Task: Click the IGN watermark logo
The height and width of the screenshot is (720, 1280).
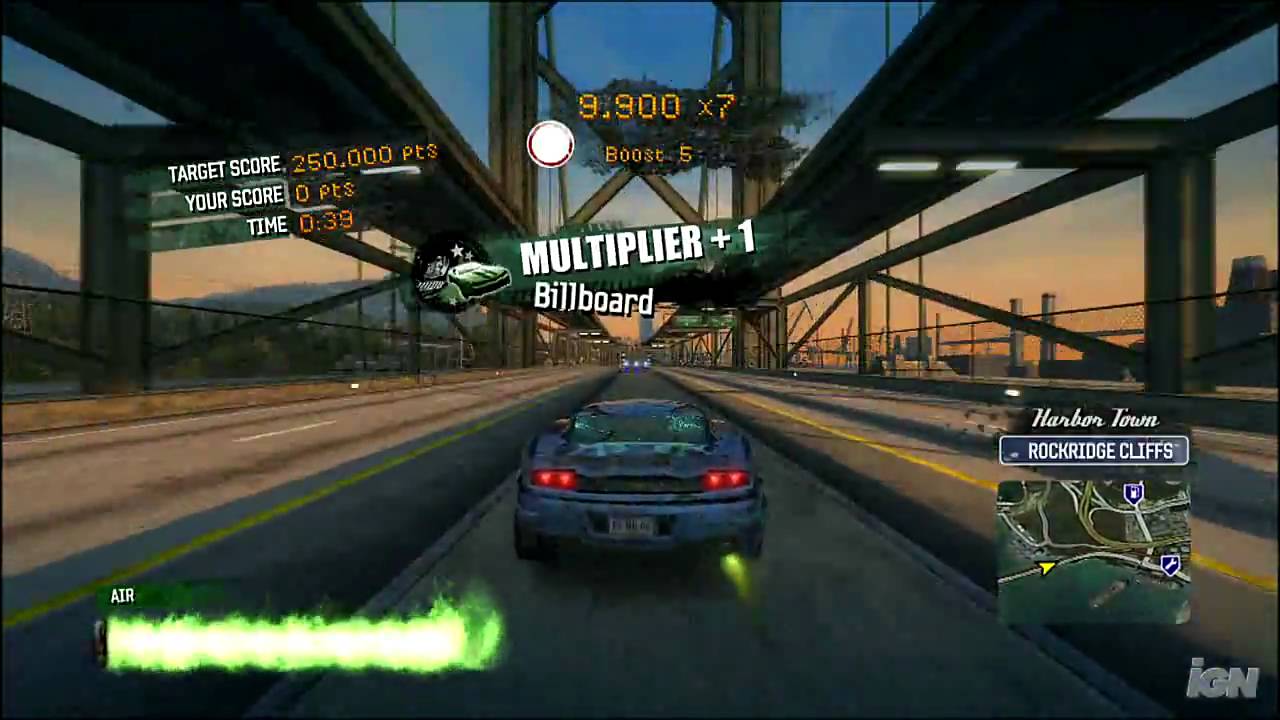Action: 1222,679
